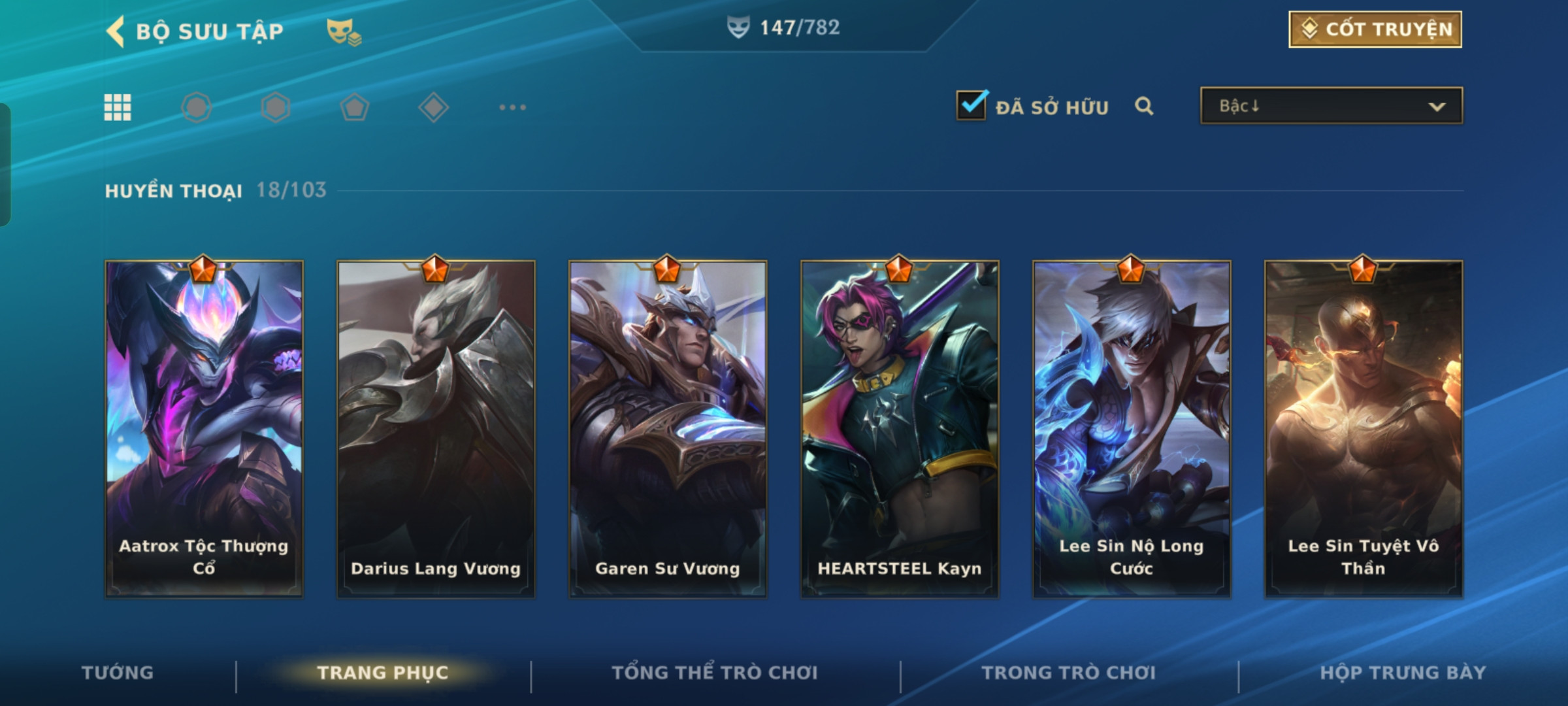The height and width of the screenshot is (706, 1568).
Task: Open the Cốt Truyện button
Action: [x=1375, y=29]
